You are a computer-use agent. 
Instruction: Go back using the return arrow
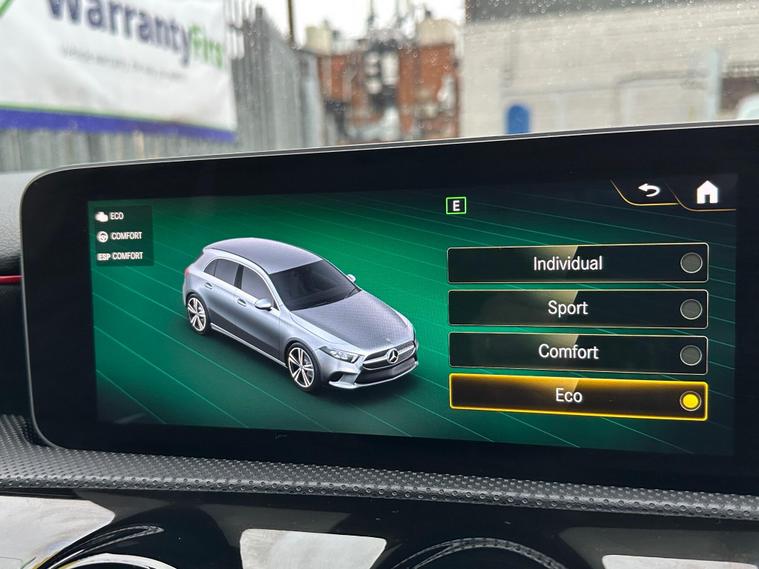[649, 190]
